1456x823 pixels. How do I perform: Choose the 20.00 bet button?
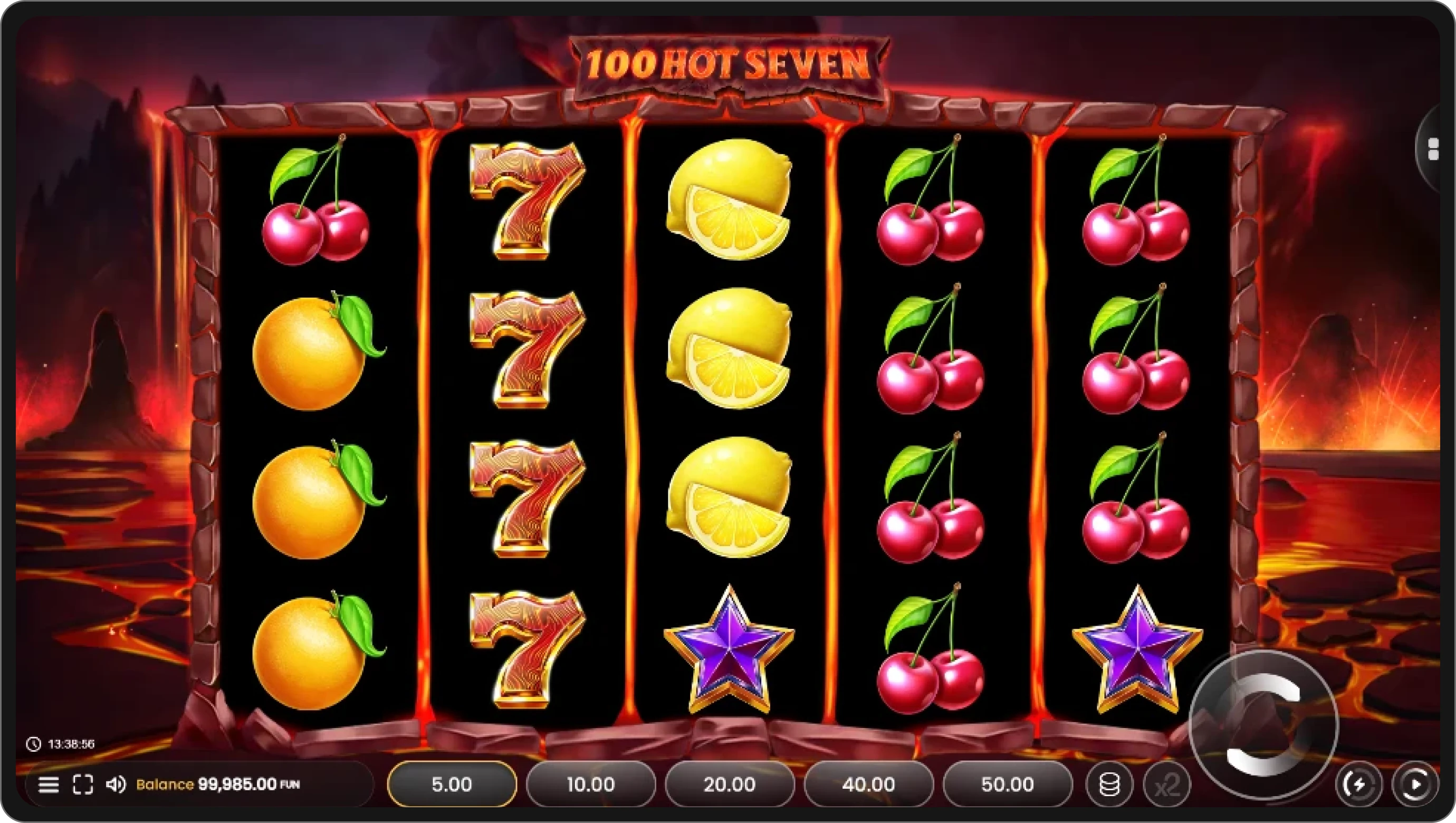(730, 784)
